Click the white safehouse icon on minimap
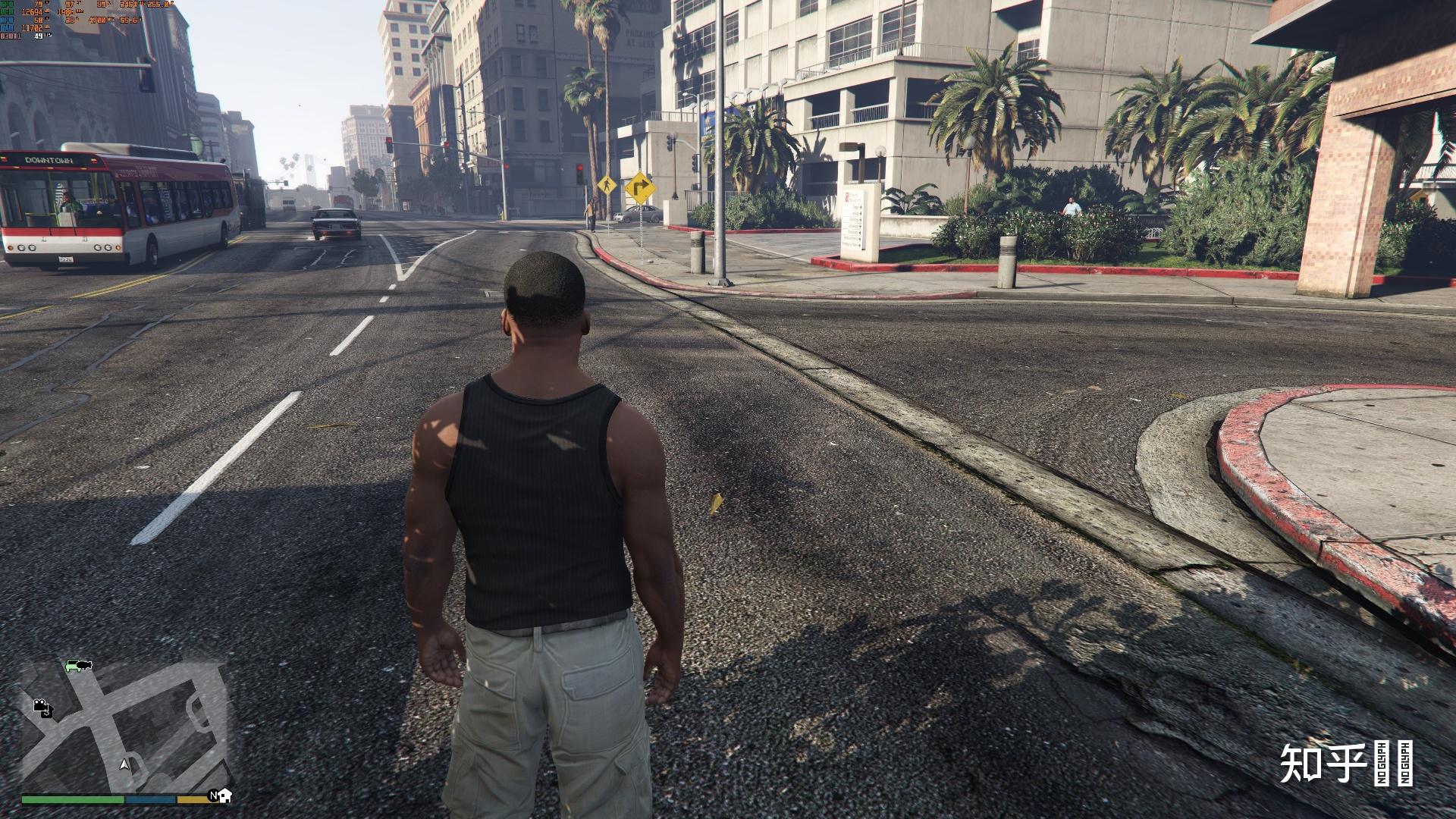The image size is (1456, 819). [x=224, y=795]
